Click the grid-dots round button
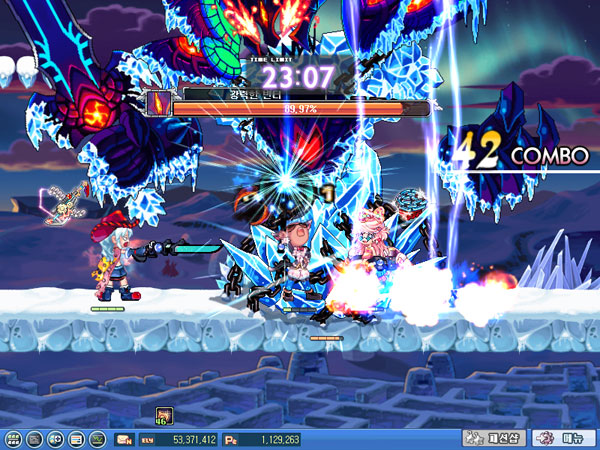The height and width of the screenshot is (450, 600). coord(13,439)
